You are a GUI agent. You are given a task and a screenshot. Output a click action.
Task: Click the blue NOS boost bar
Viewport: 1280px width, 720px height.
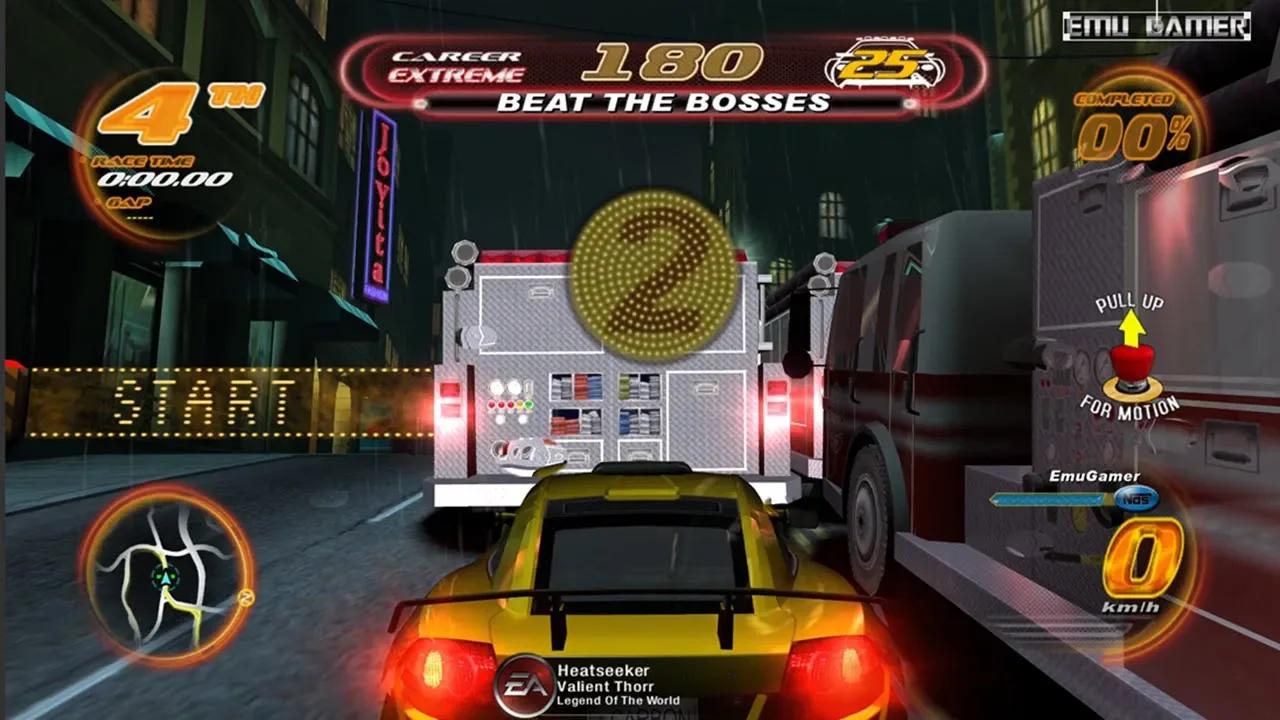coord(1050,498)
